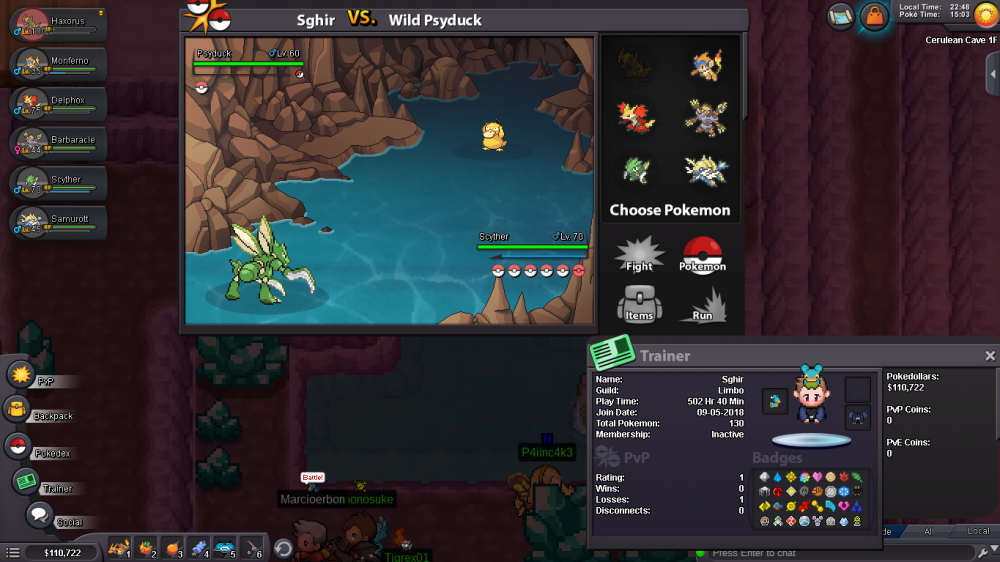
Task: Open the PvP side menu
Action: pyautogui.click(x=22, y=375)
